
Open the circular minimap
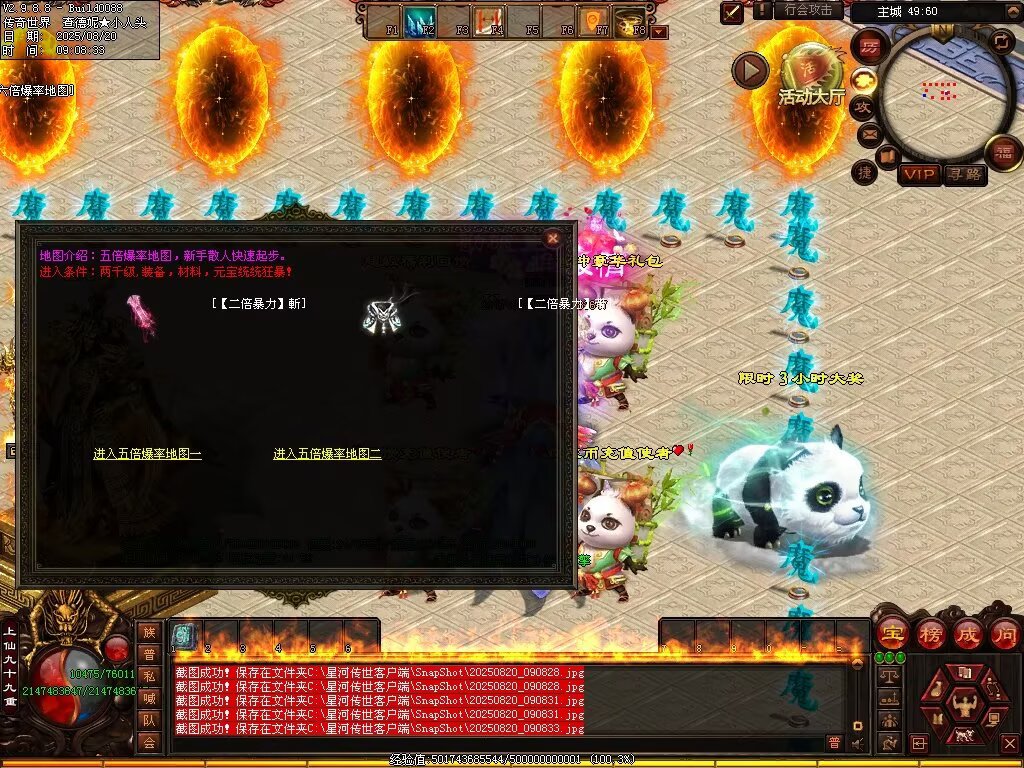[x=940, y=92]
